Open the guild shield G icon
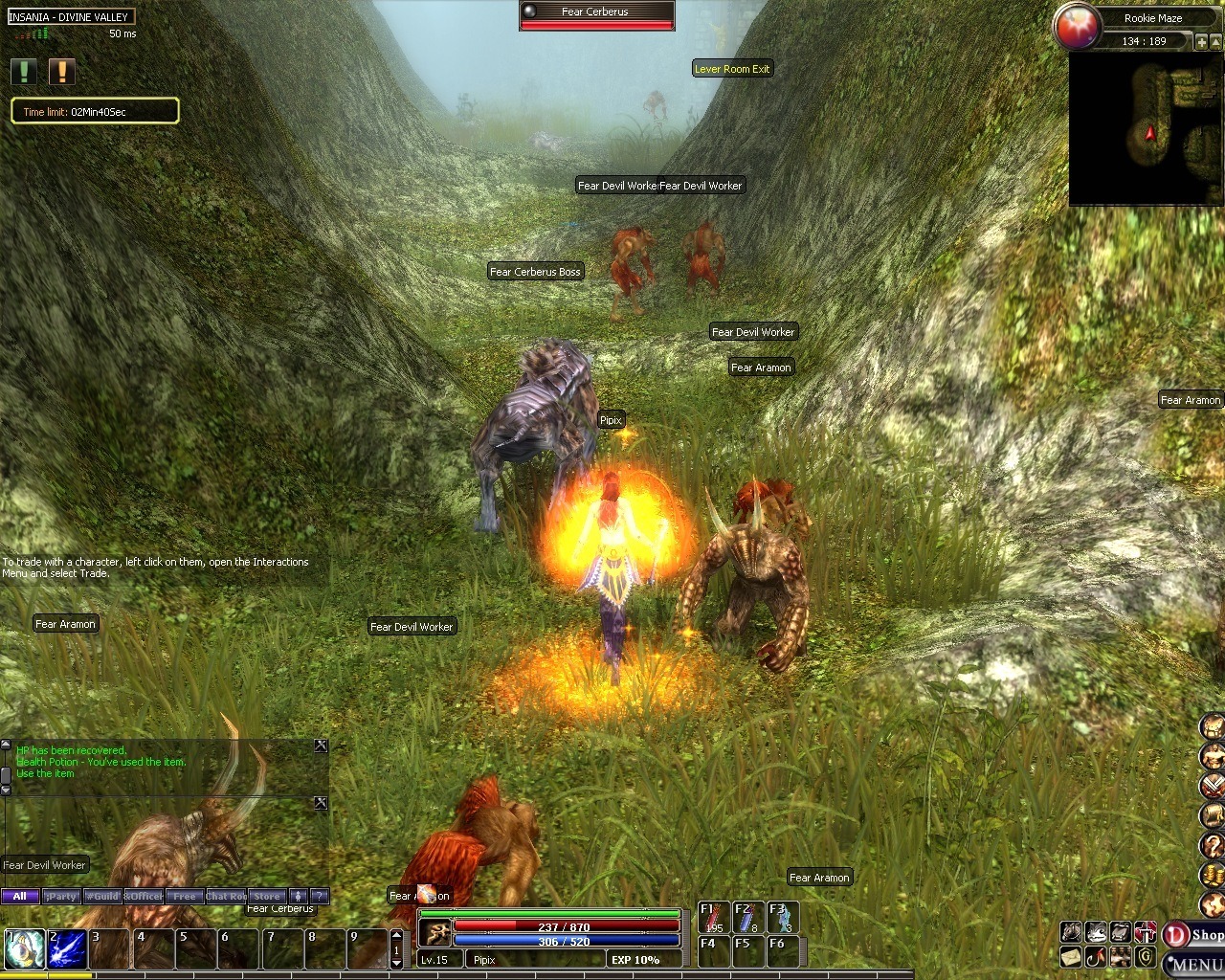The height and width of the screenshot is (980, 1225). tap(1145, 956)
